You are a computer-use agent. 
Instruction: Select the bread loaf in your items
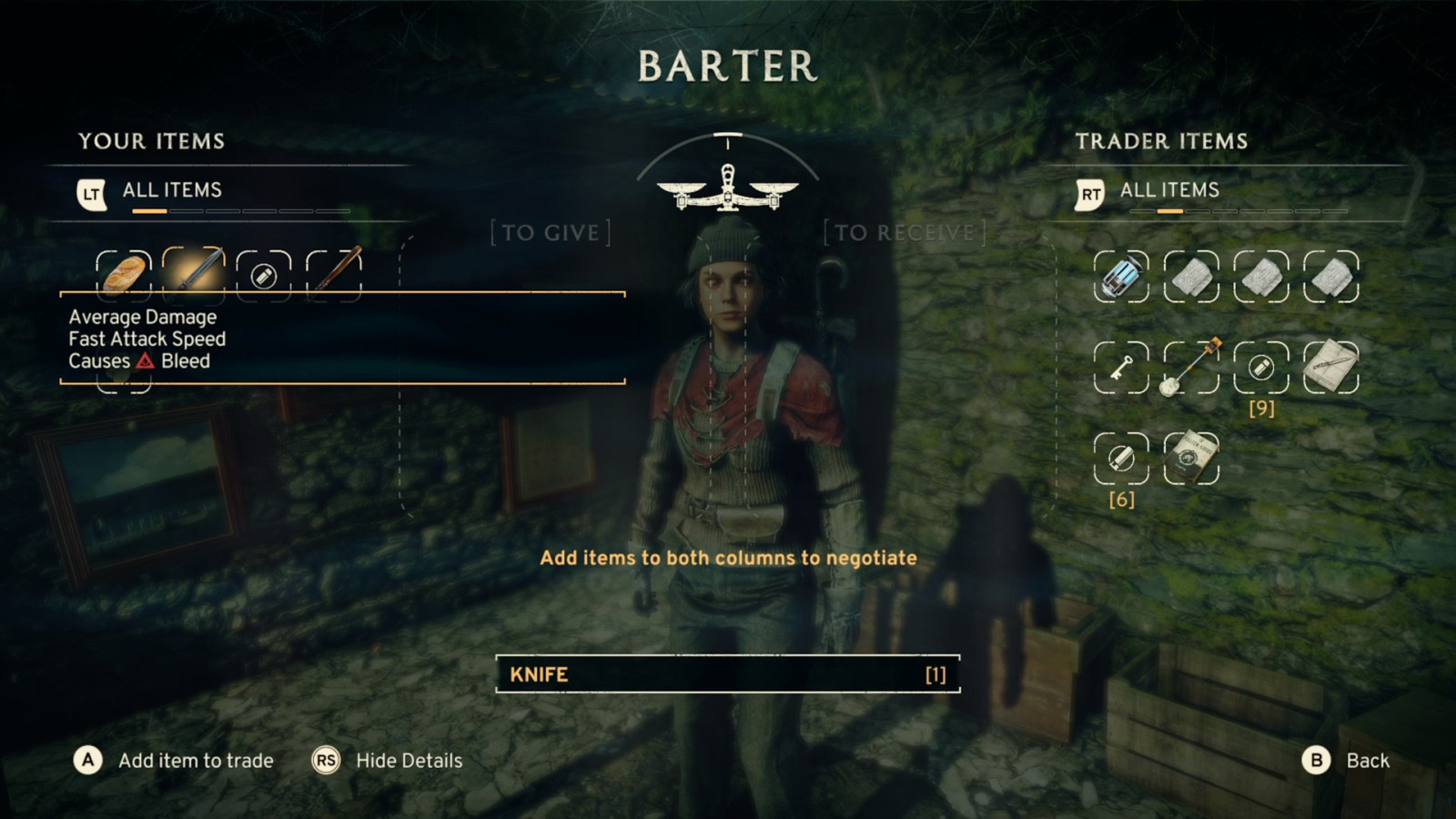[x=124, y=273]
